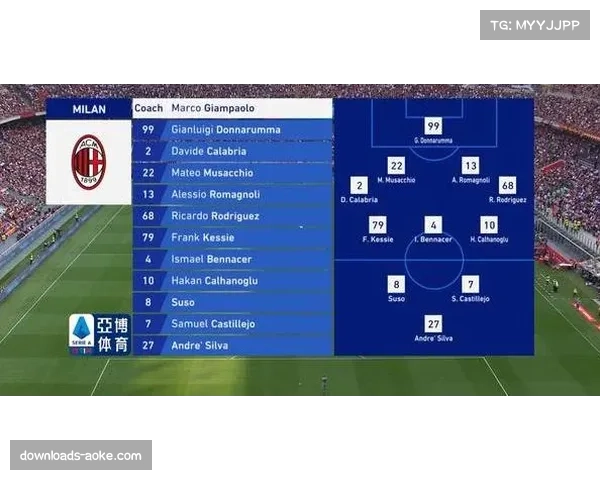Image resolution: width=600 pixels, height=480 pixels.
Task: Select the Hakan Calhanoglu list row
Action: tap(232, 281)
